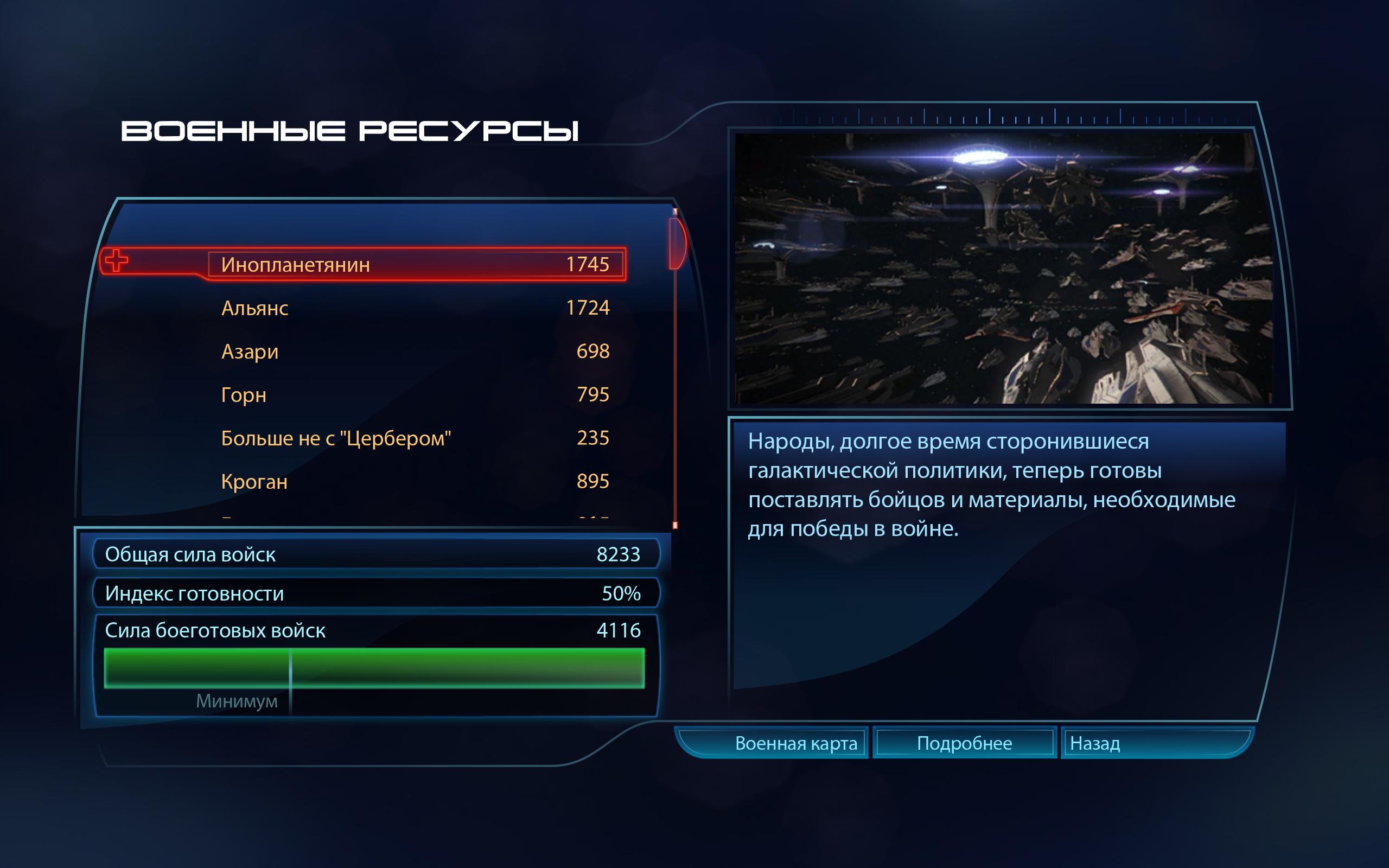Open the Военная карта button

tap(795, 743)
